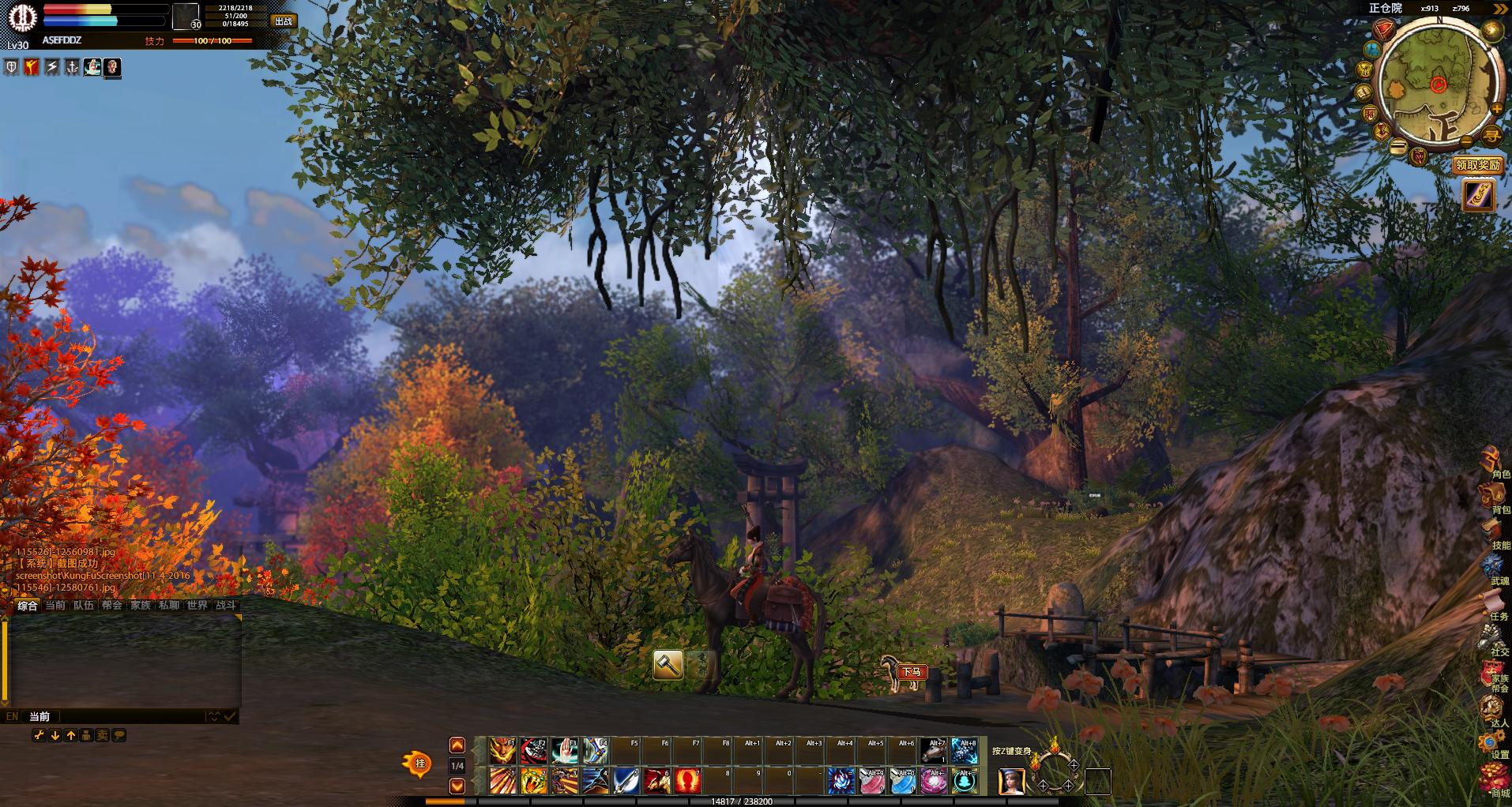Switch chat to the 队伍 team tab
Viewport: 1512px width, 807px height.
tap(84, 605)
